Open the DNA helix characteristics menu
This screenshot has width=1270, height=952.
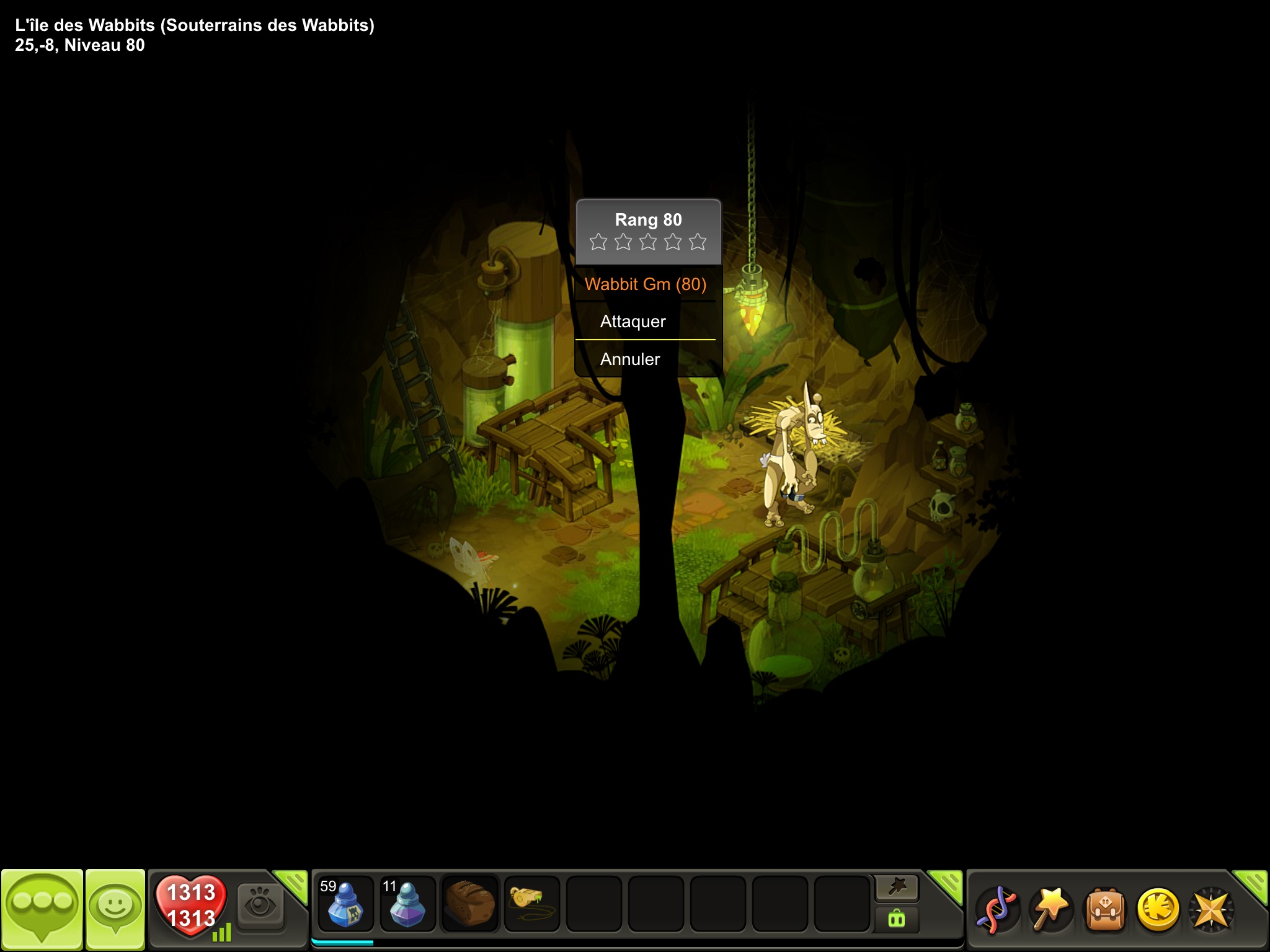click(998, 910)
